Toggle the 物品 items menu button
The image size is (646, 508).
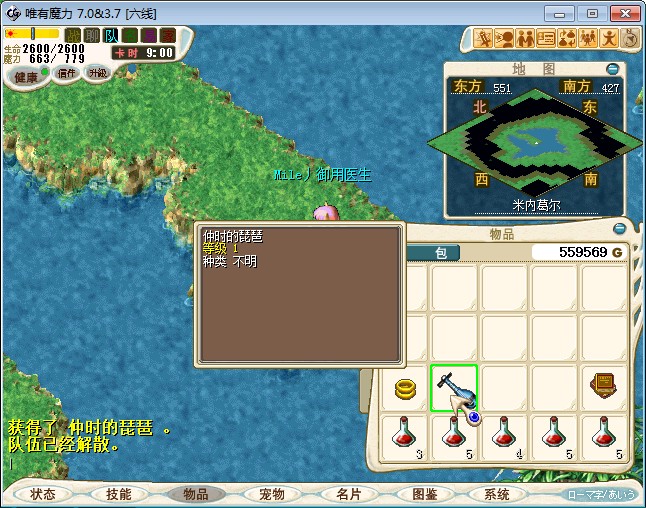coord(195,494)
